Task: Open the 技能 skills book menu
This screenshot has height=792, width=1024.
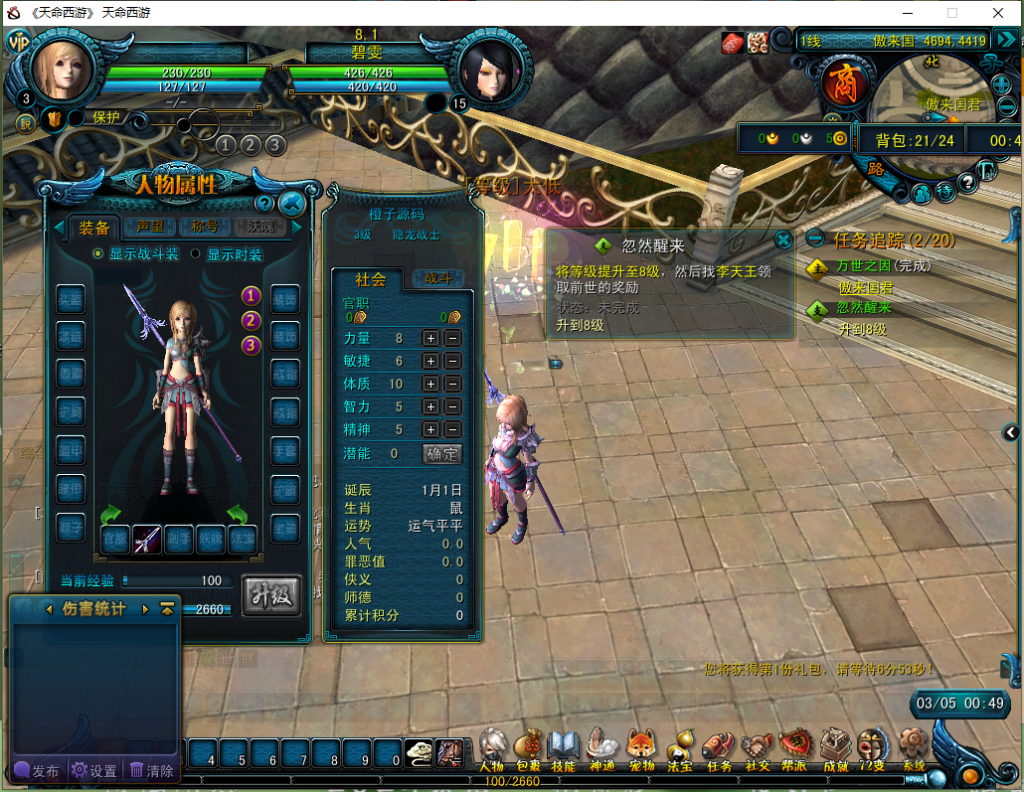Action: pyautogui.click(x=563, y=749)
